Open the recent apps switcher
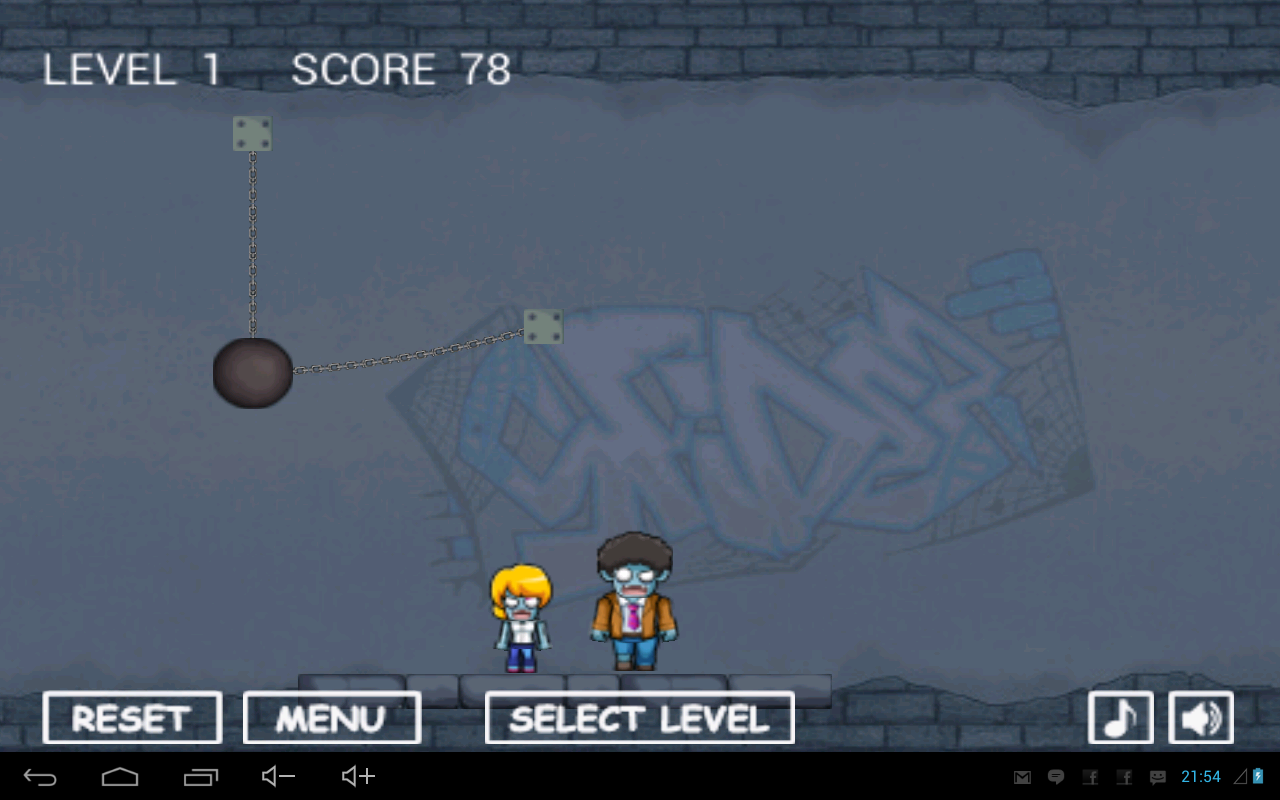The image size is (1280, 800). point(199,776)
